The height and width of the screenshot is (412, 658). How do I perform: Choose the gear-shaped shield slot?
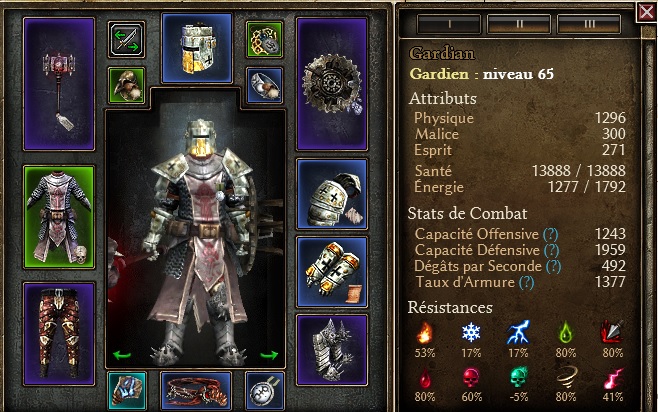click(x=332, y=83)
